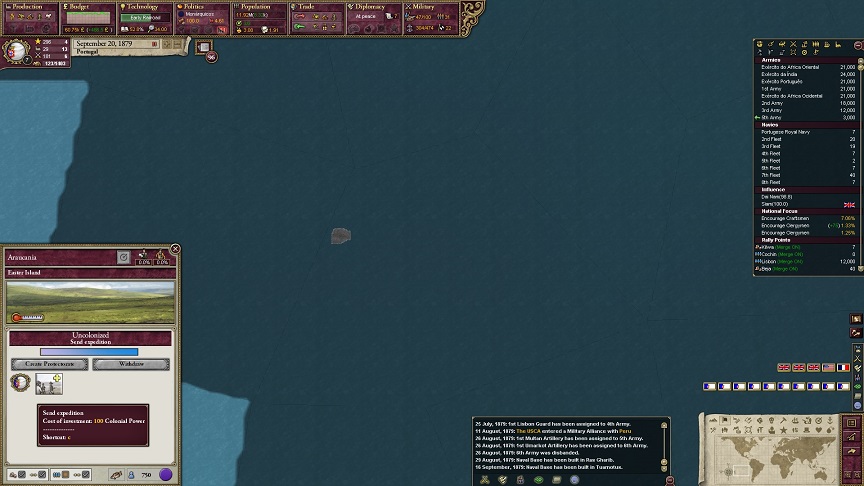Screen dimensions: 864x486
Task: Click the Create Protectorate button
Action: tap(50, 364)
